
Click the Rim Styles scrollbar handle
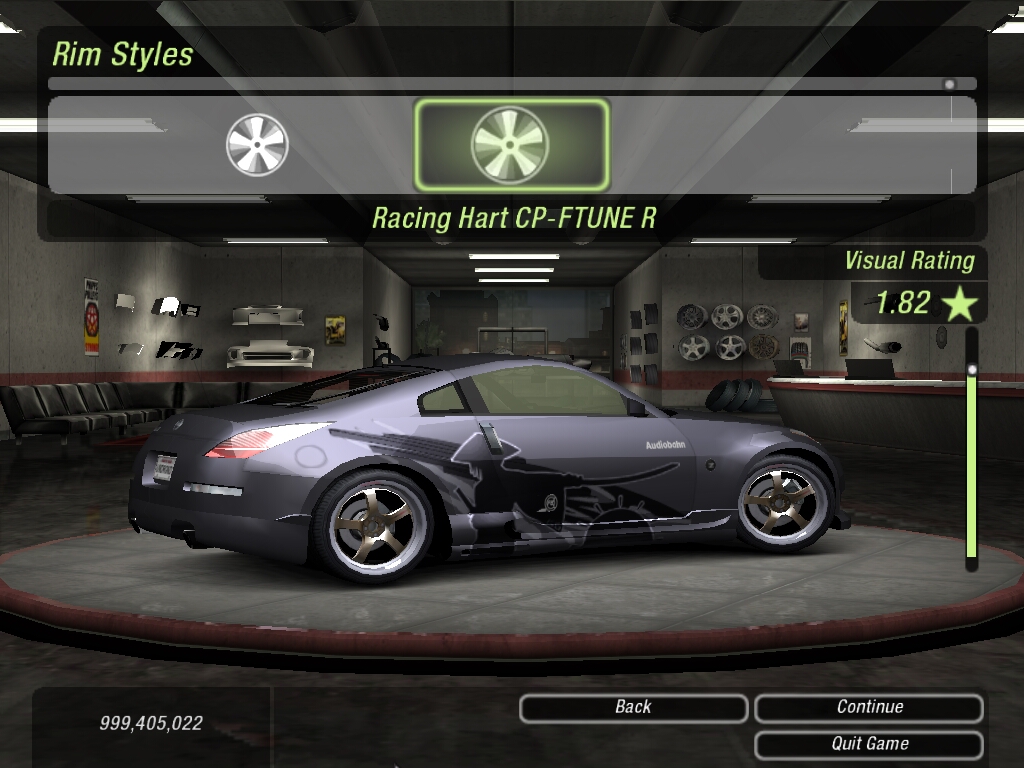[949, 84]
